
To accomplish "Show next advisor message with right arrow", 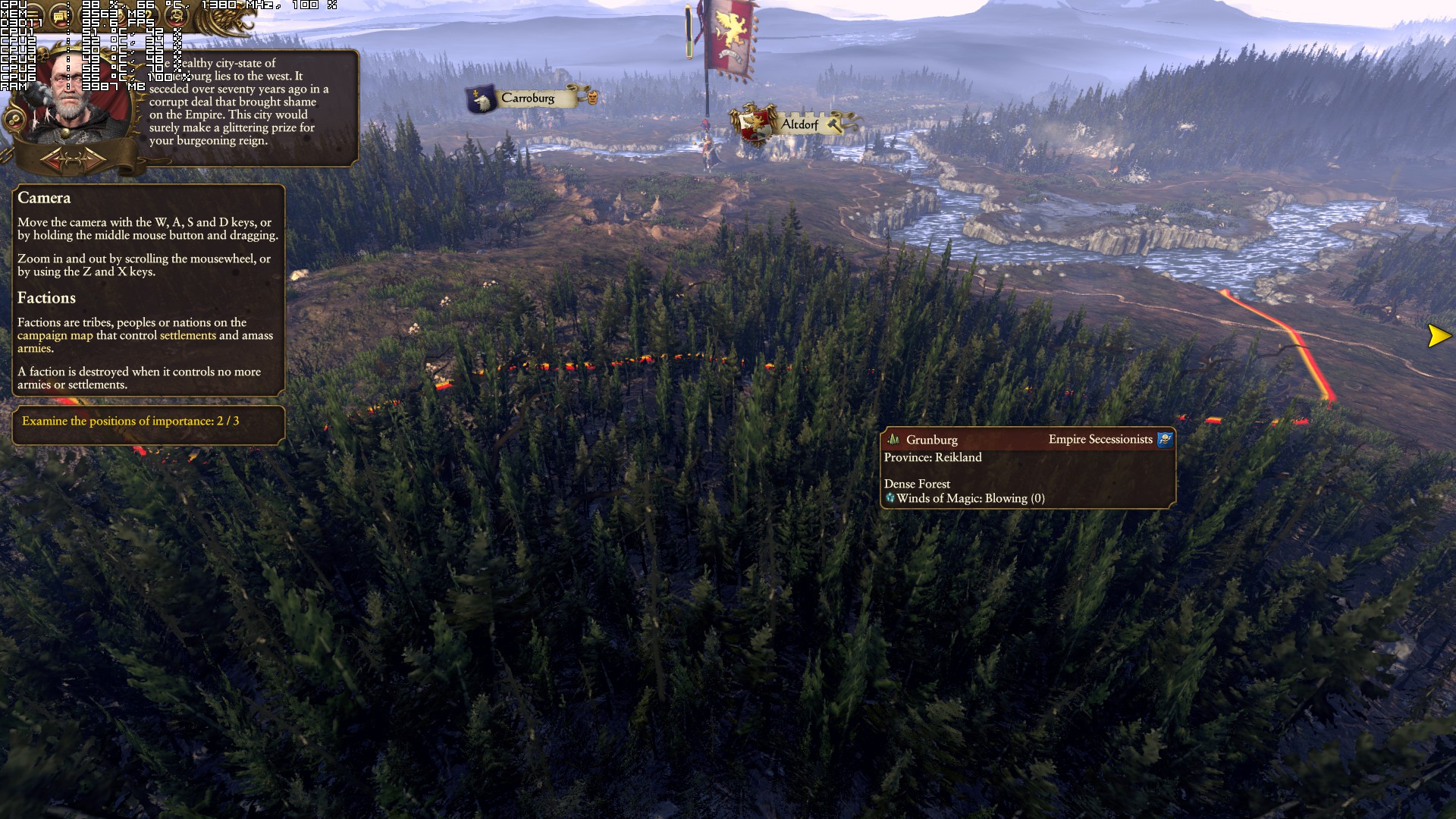I will [x=94, y=160].
